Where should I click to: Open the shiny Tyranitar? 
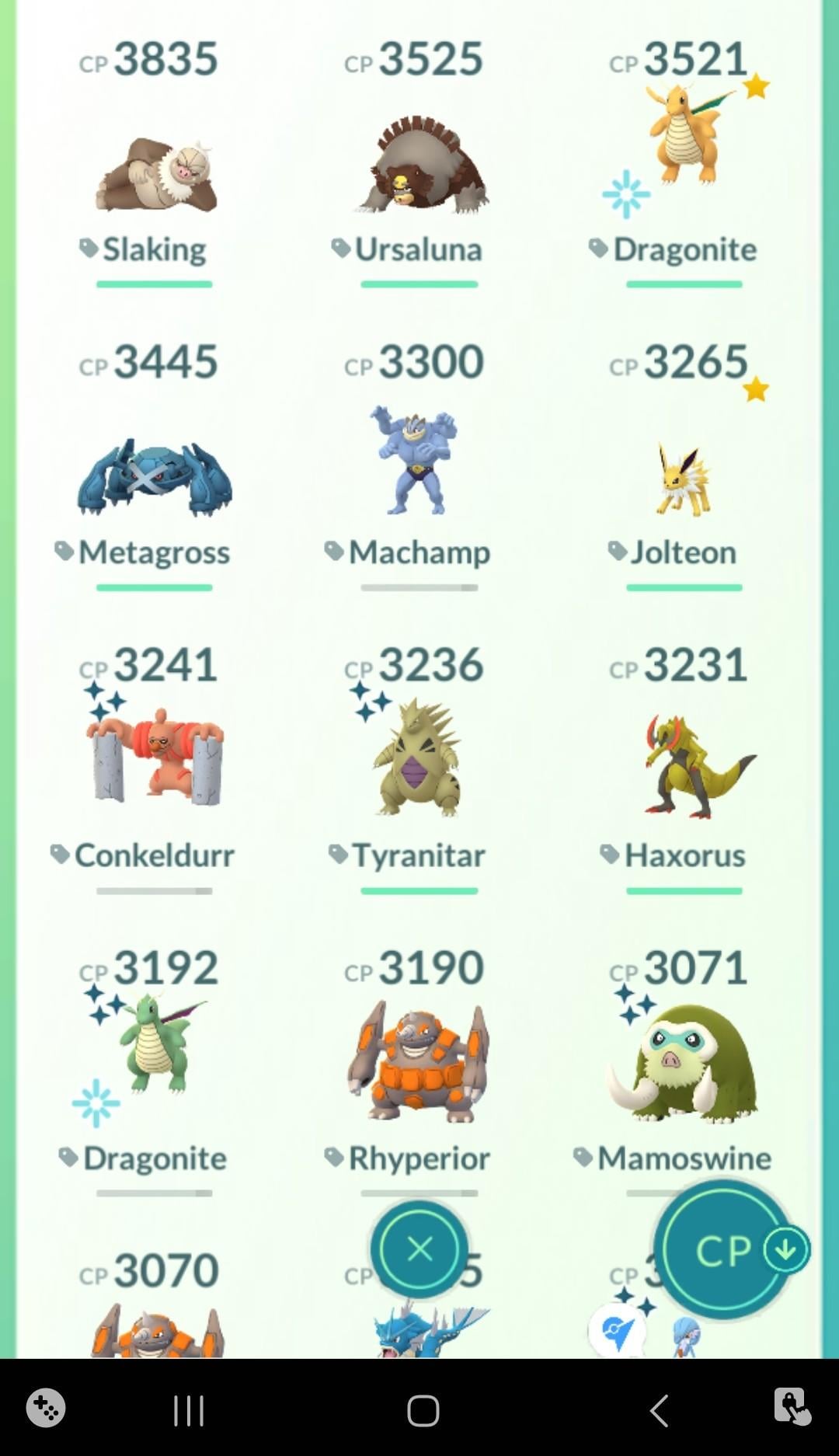pos(419,758)
